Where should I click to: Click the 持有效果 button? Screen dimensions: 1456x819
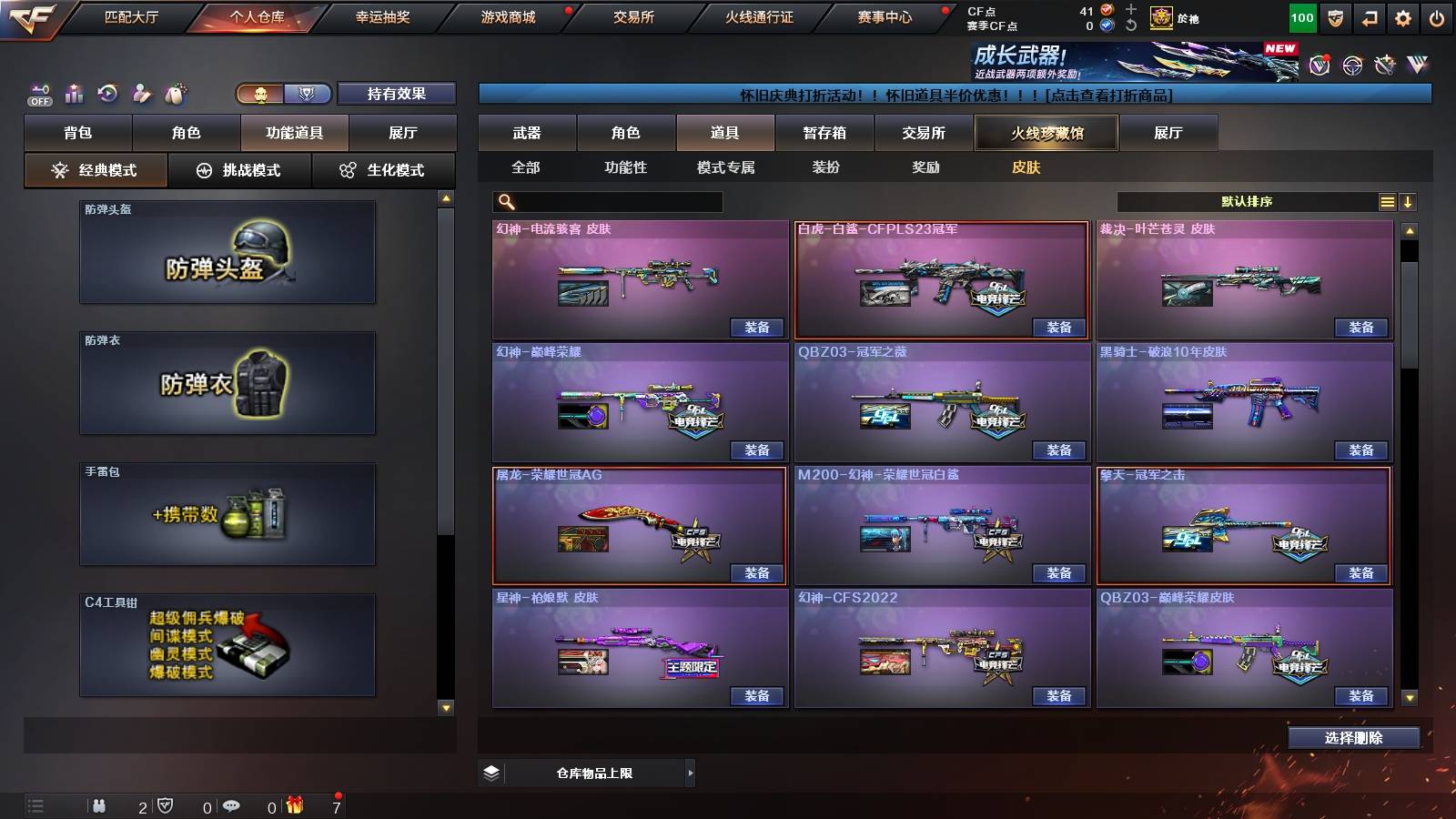click(397, 94)
